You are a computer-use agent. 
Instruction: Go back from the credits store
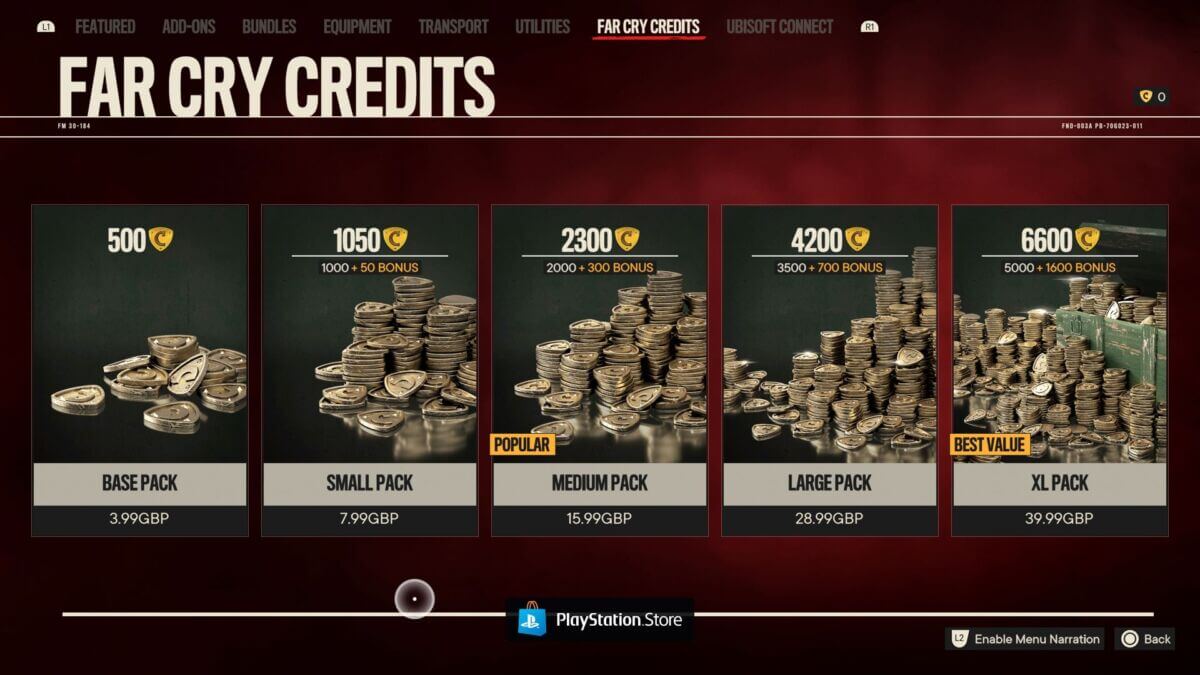coord(1146,639)
